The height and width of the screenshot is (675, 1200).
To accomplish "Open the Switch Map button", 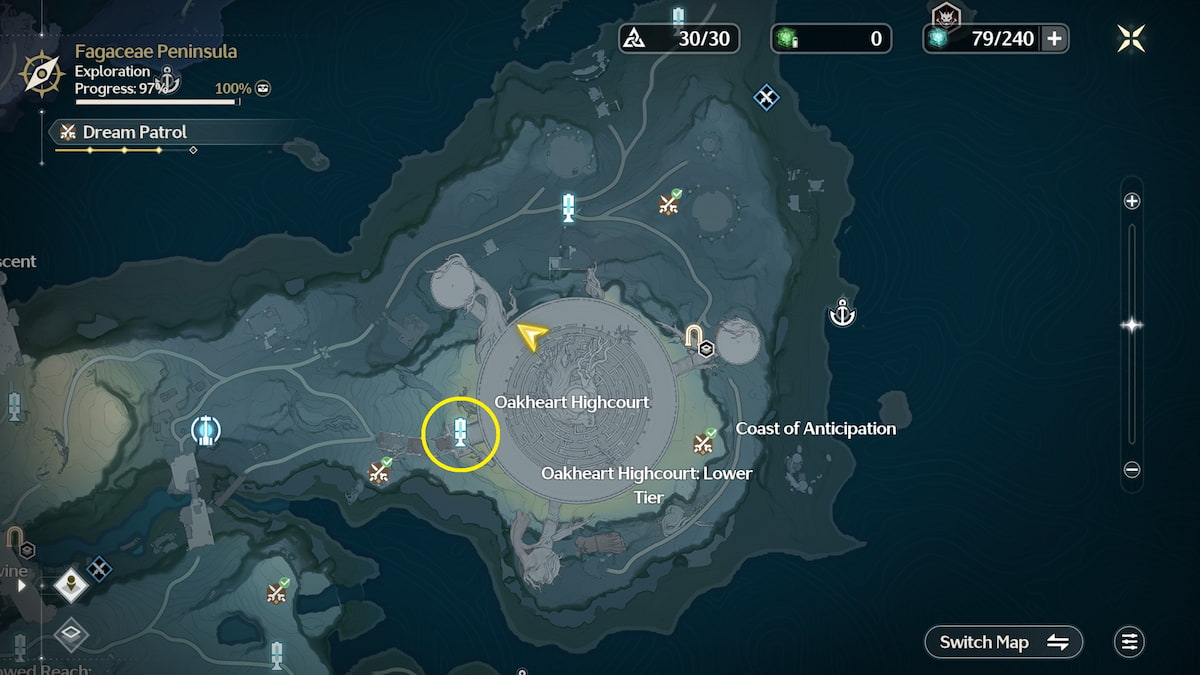I will (x=1004, y=642).
